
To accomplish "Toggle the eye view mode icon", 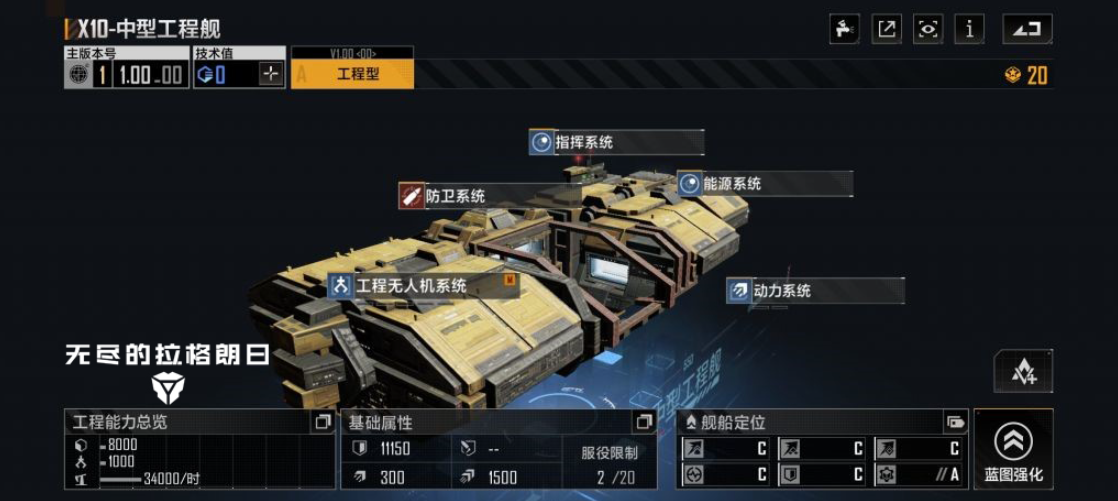I will [928, 29].
